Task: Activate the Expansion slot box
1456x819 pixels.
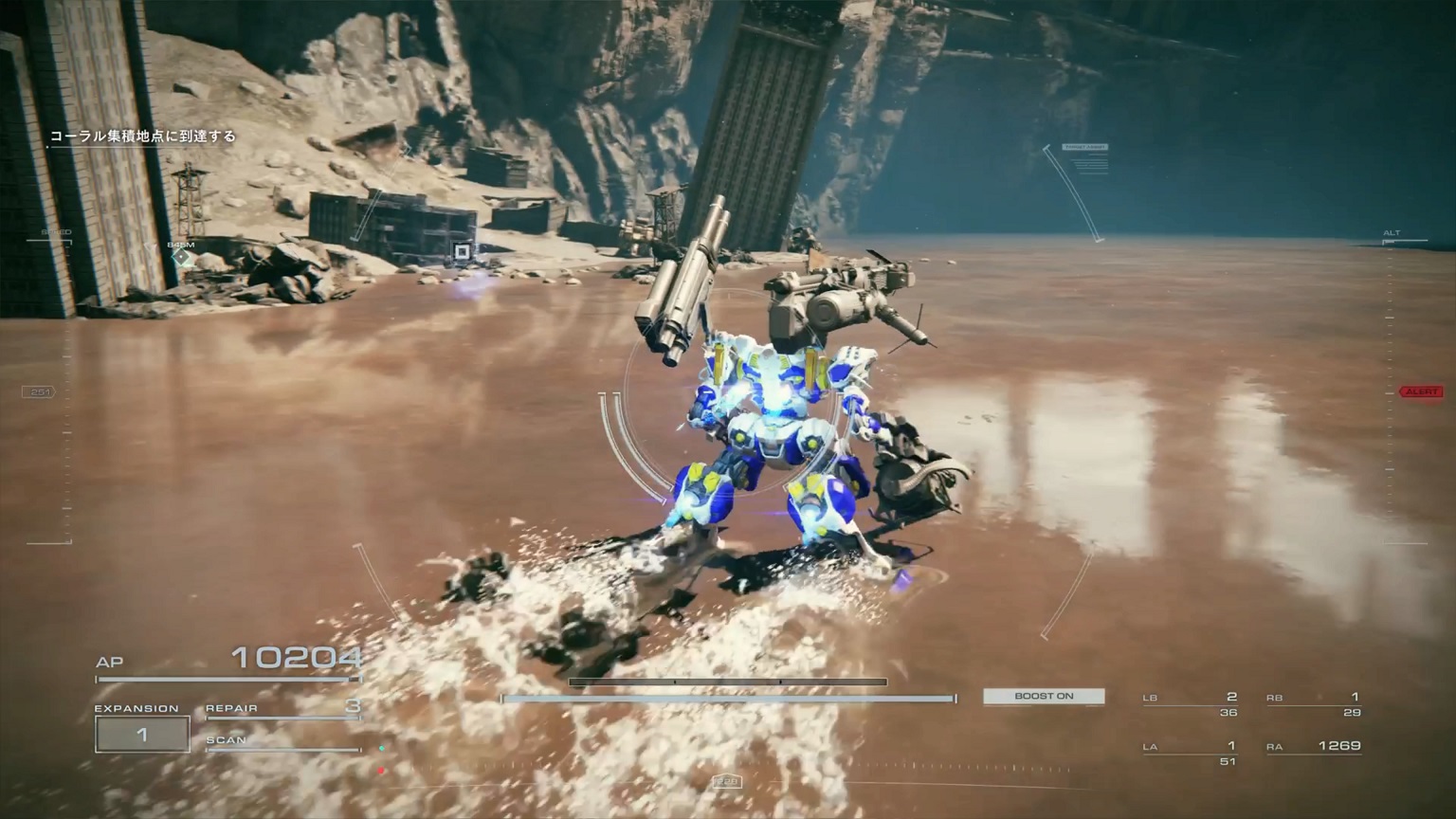Action: tap(142, 735)
